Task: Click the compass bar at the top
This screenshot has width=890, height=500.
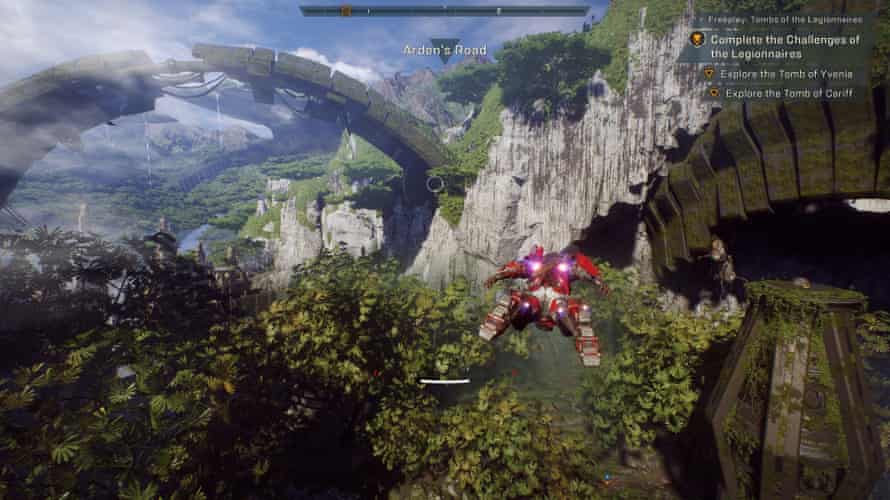Action: click(443, 11)
